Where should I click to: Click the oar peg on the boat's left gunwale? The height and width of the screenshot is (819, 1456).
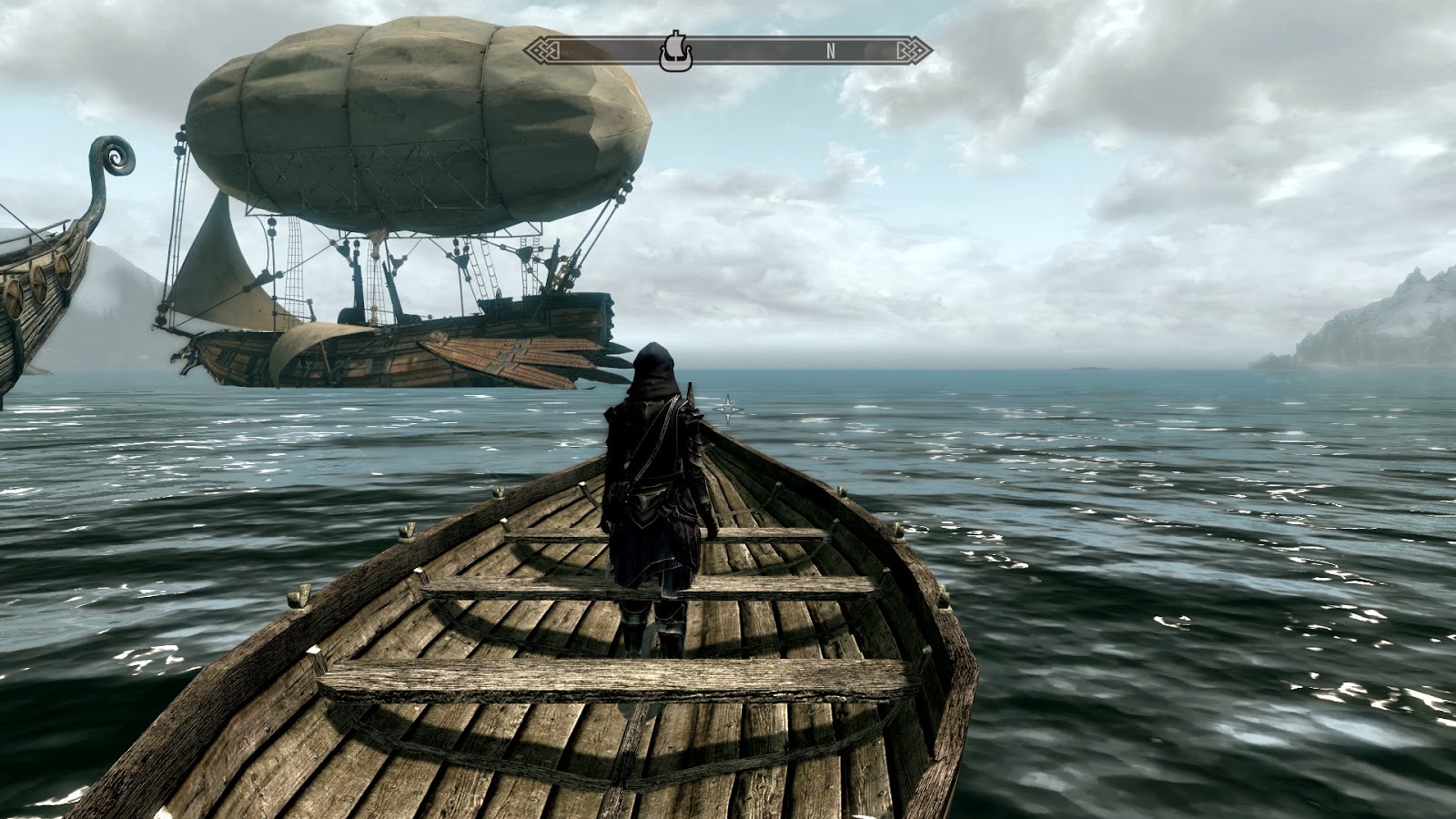pyautogui.click(x=300, y=596)
